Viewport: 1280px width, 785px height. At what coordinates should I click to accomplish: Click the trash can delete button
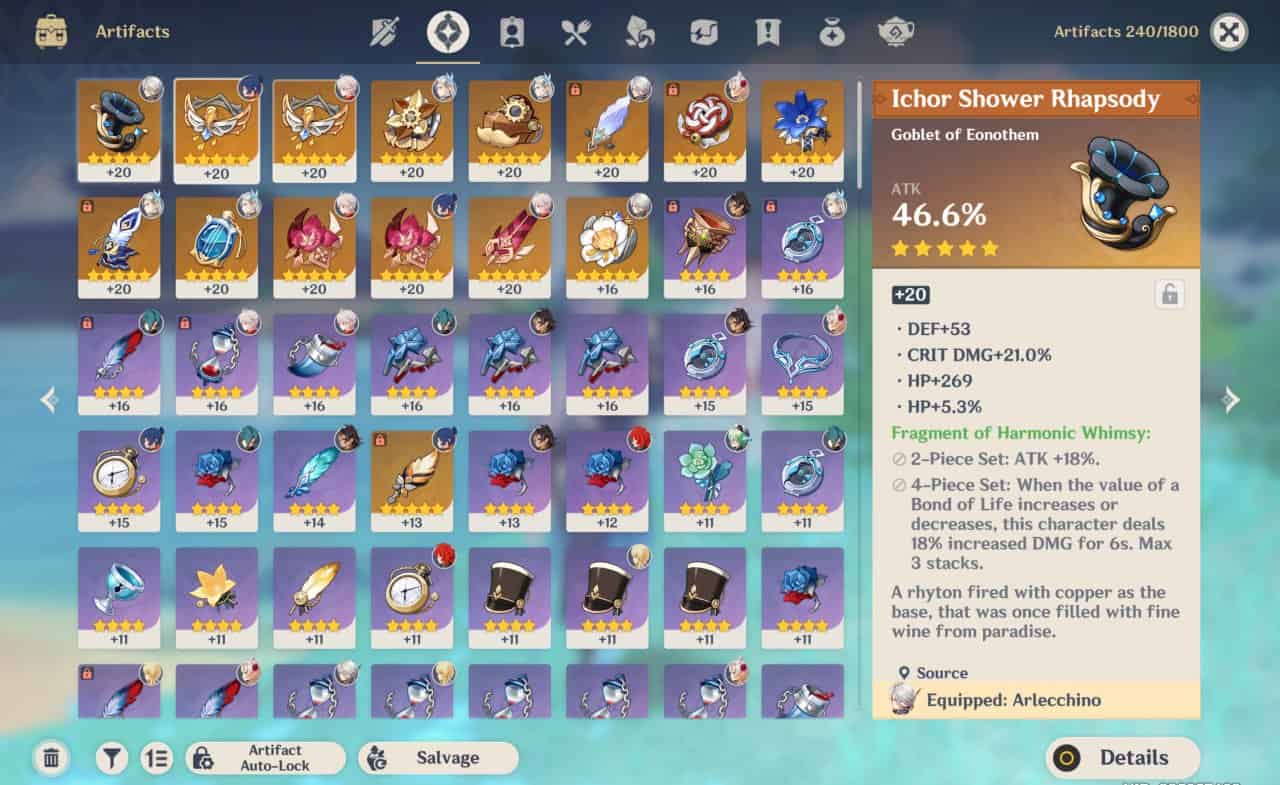point(52,758)
